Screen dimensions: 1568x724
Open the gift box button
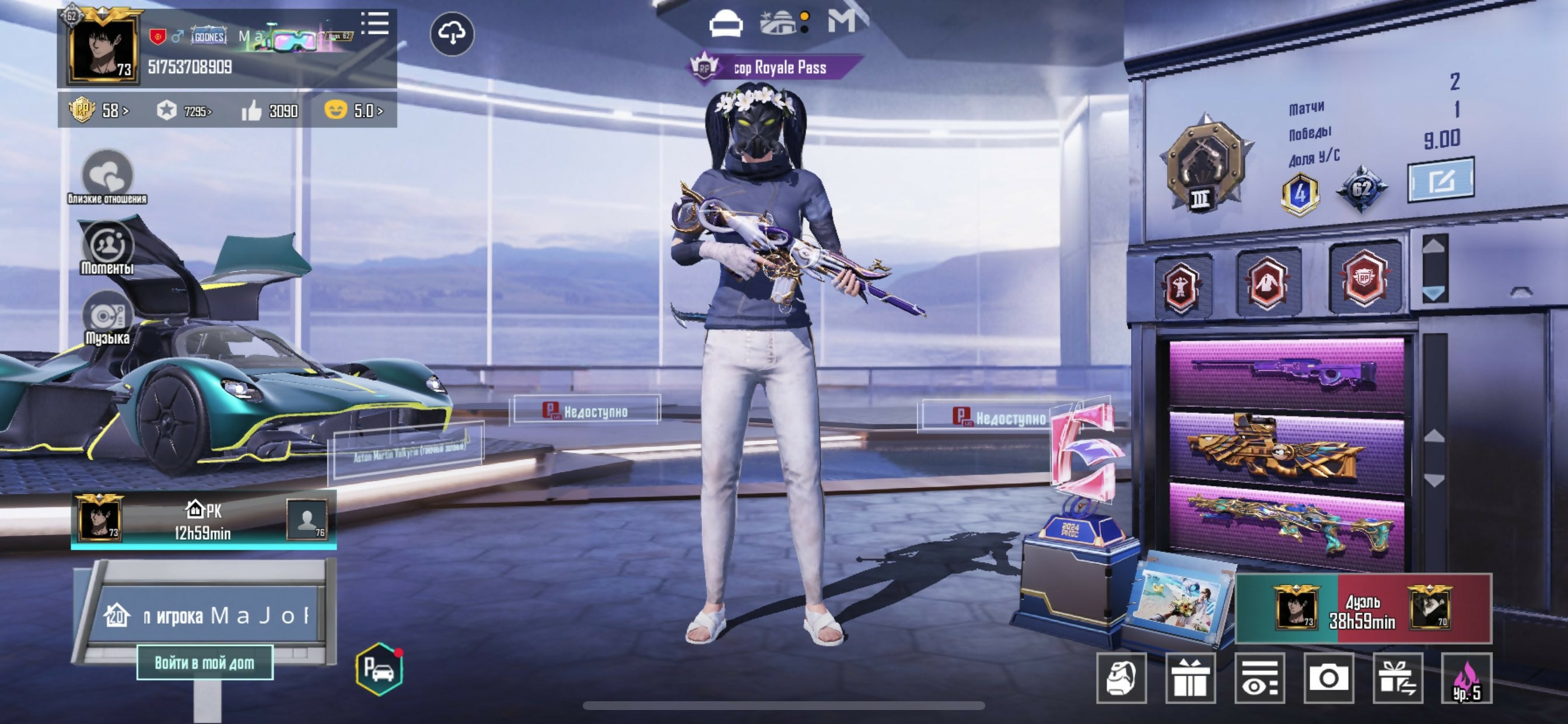pos(1190,678)
